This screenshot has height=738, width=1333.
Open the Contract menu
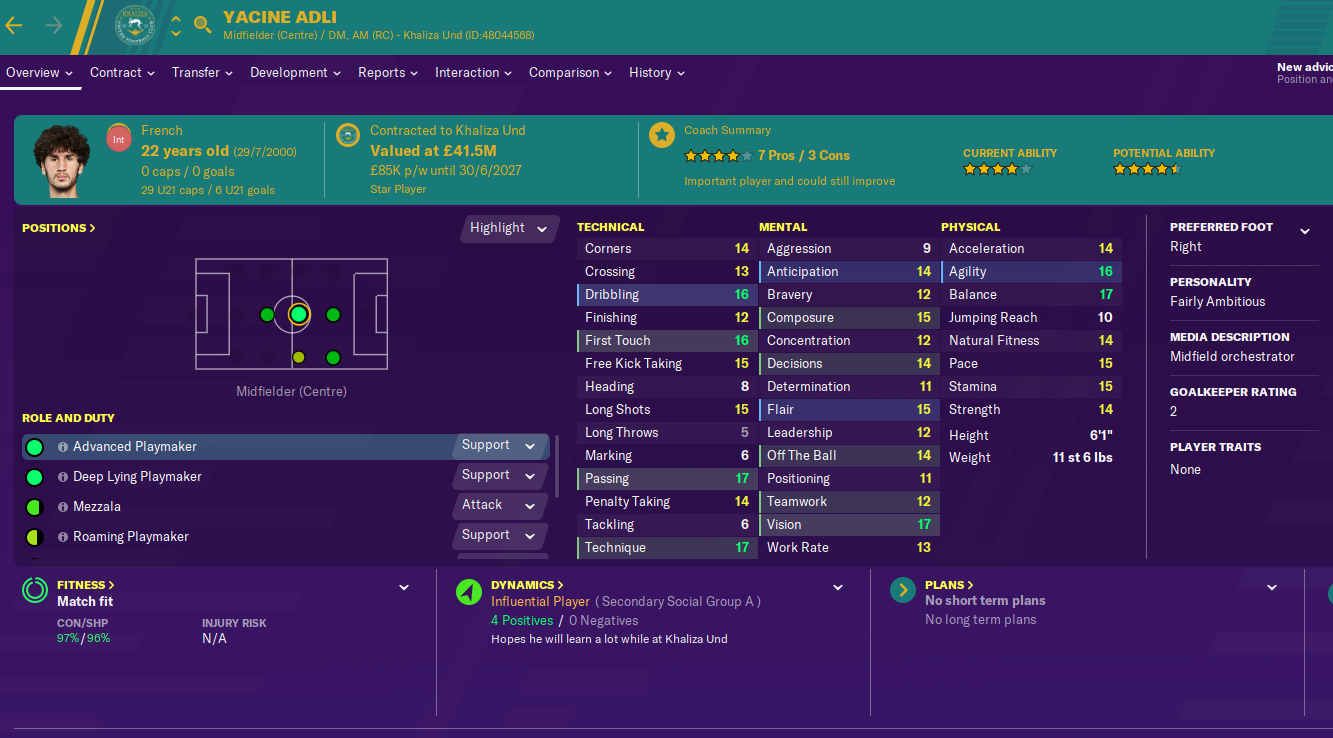point(122,73)
